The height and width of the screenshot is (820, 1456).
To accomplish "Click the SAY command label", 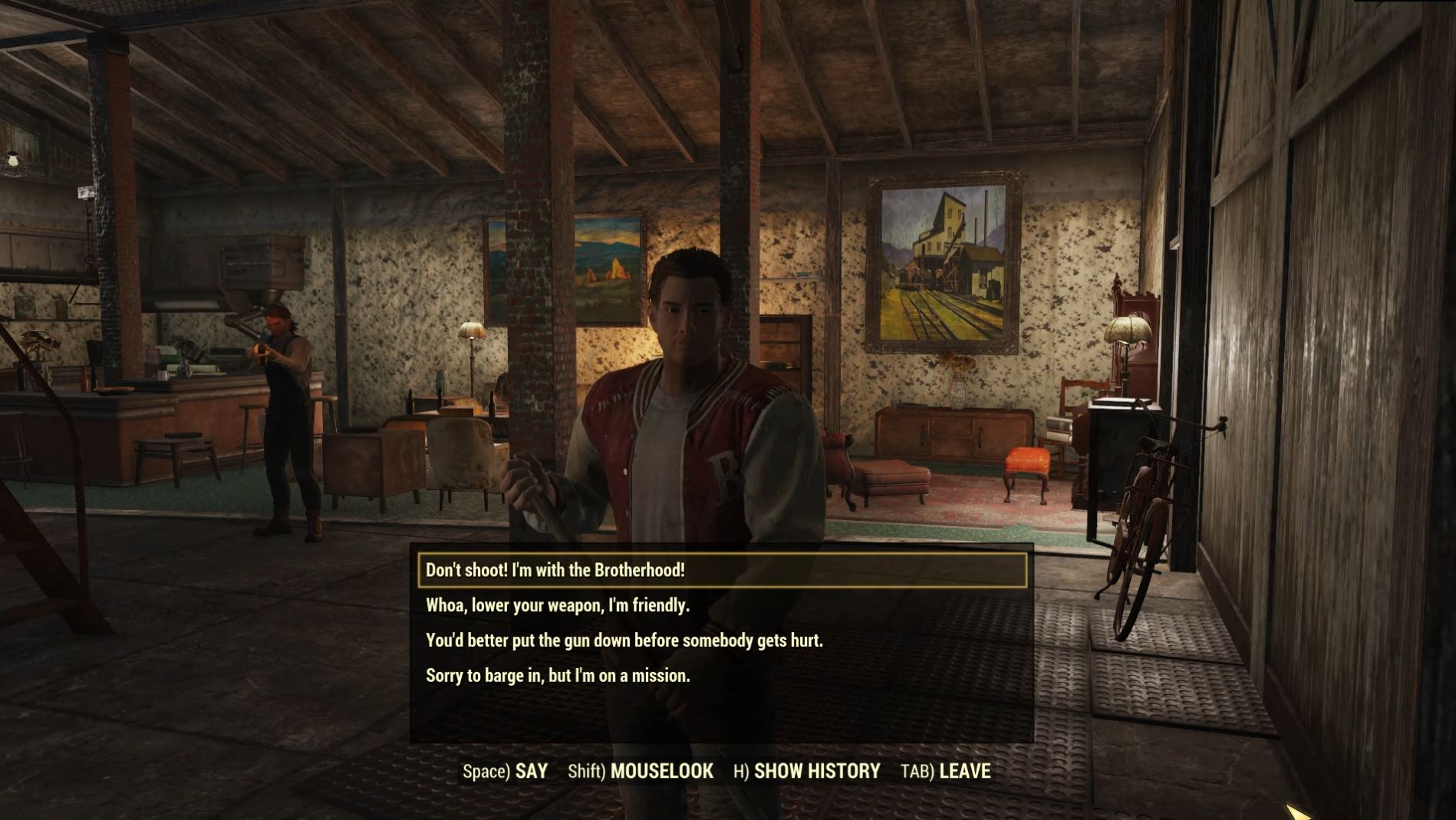I will click(532, 772).
